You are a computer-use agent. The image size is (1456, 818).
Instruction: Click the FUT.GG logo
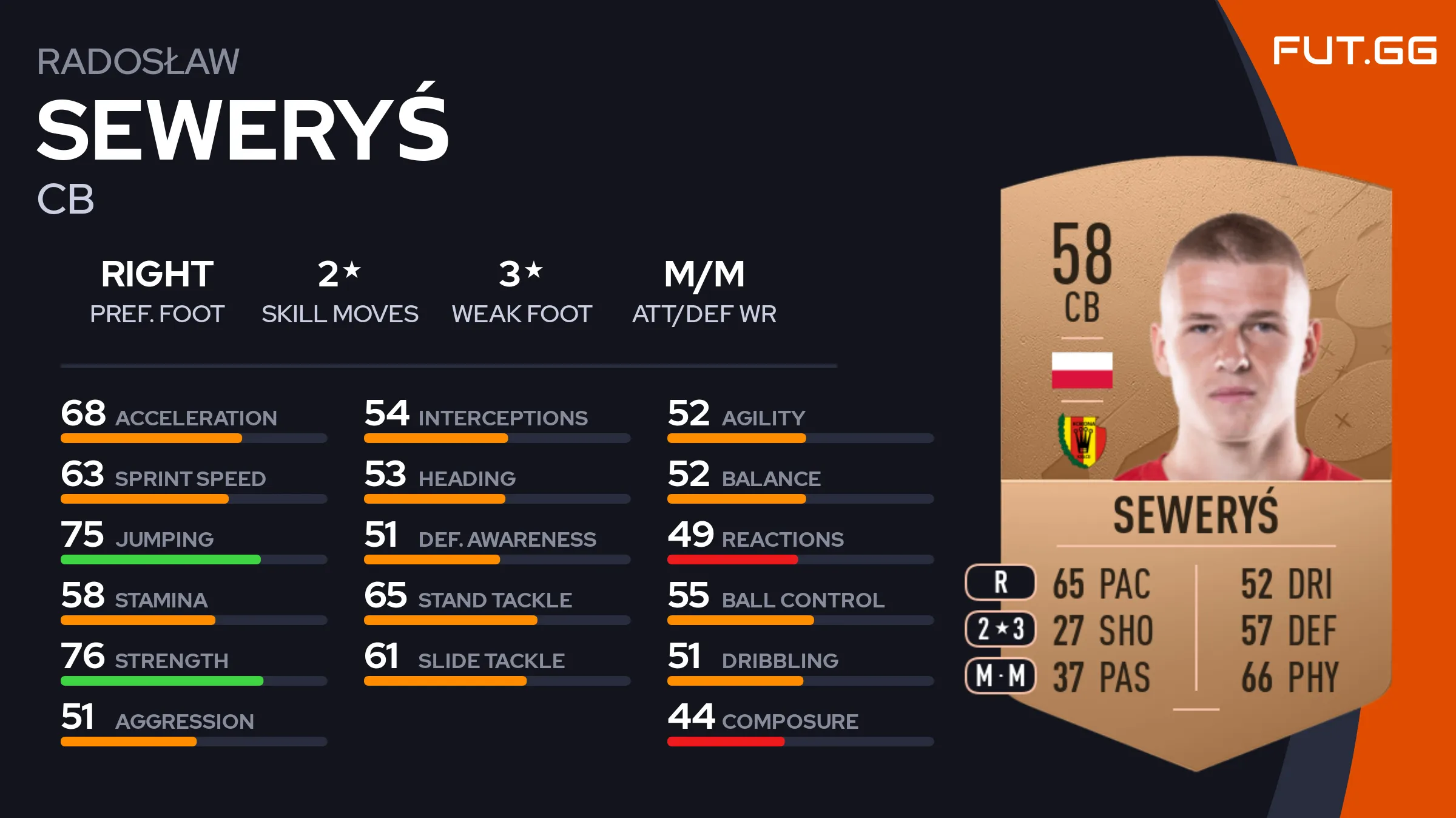(x=1354, y=50)
